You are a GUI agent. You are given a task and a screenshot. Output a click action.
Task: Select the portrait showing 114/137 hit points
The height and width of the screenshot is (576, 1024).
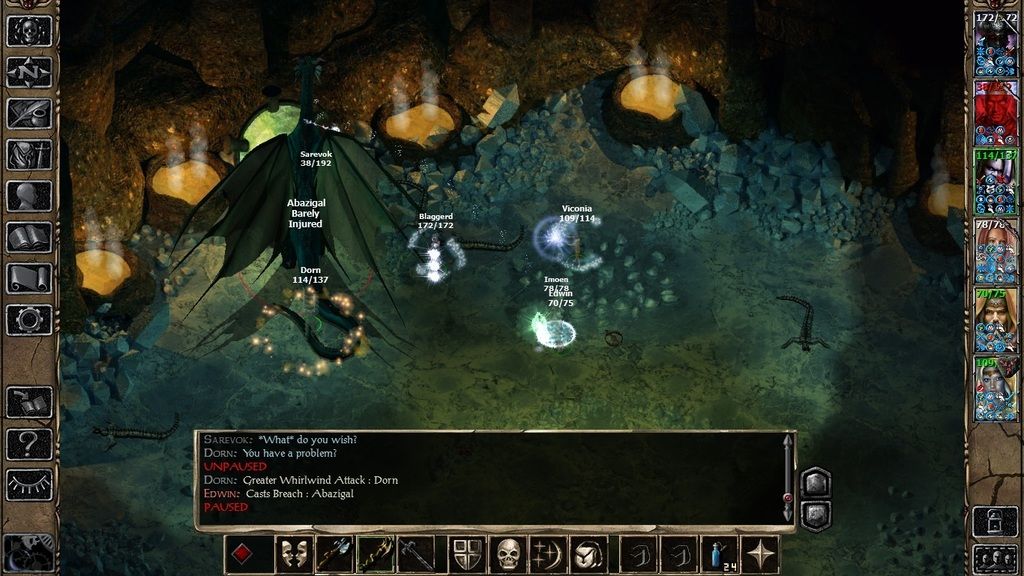(995, 184)
